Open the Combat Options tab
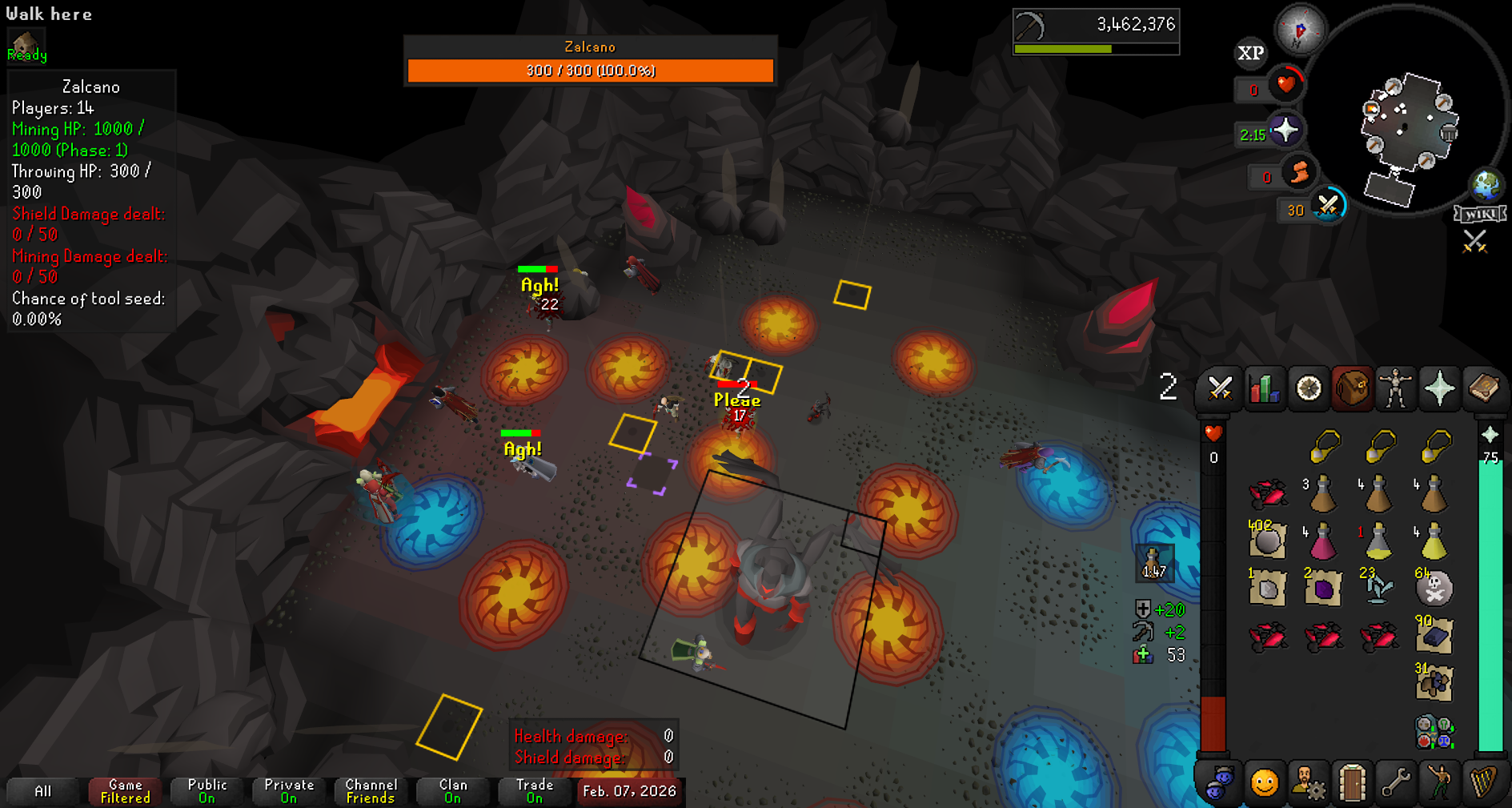 coord(1220,389)
